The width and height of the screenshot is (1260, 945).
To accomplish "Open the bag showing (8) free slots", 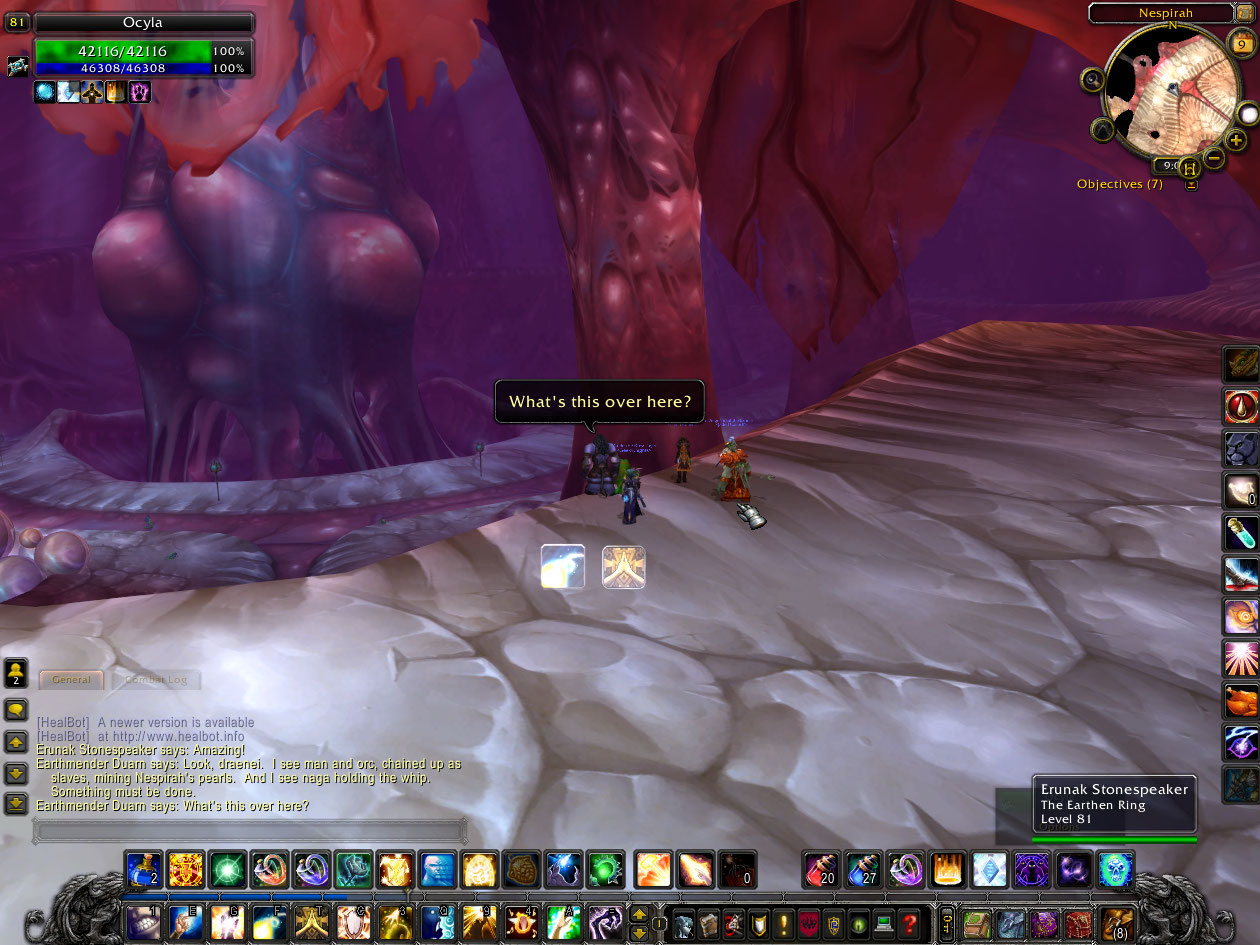I will (x=1116, y=923).
